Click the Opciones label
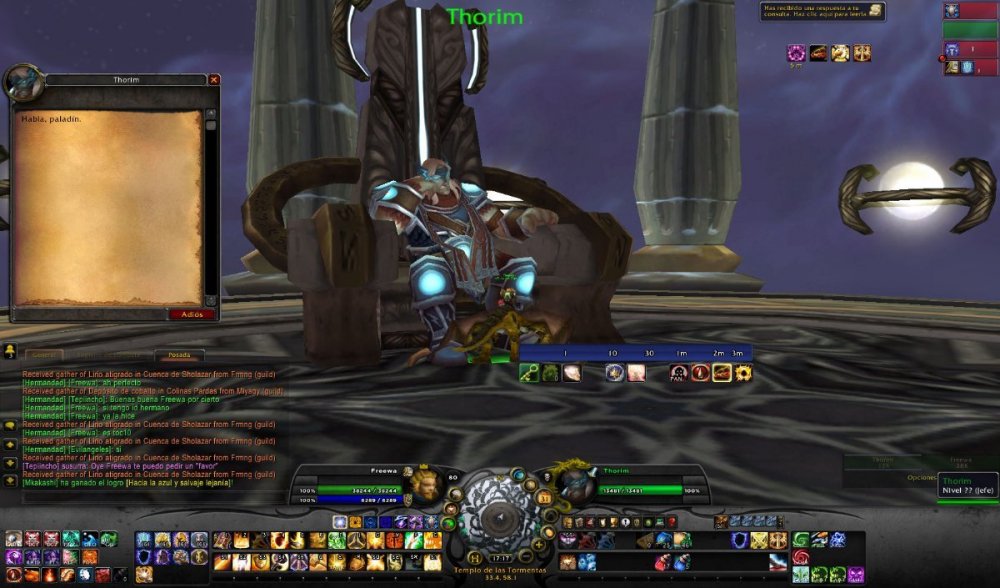Image resolution: width=1000 pixels, height=588 pixels. pos(923,477)
